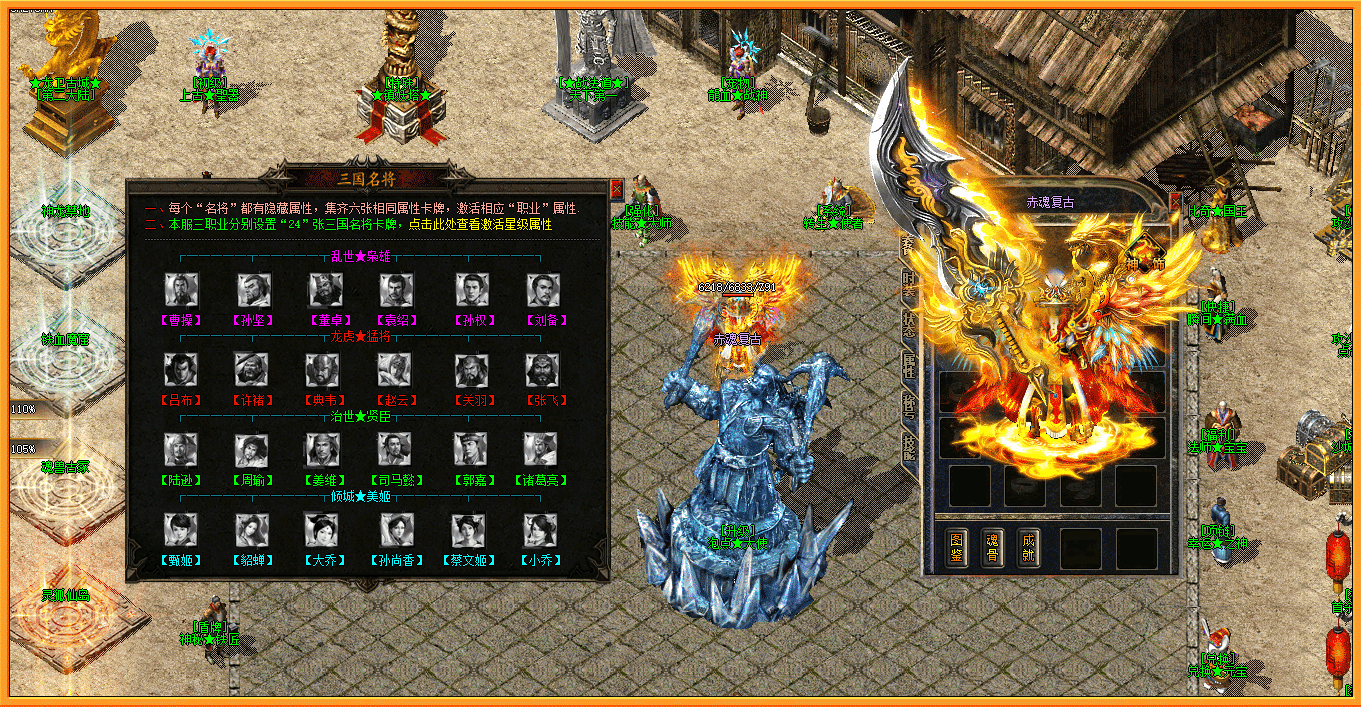Open the 成就 achievements button
Screen dimensions: 1361x707
click(1028, 547)
